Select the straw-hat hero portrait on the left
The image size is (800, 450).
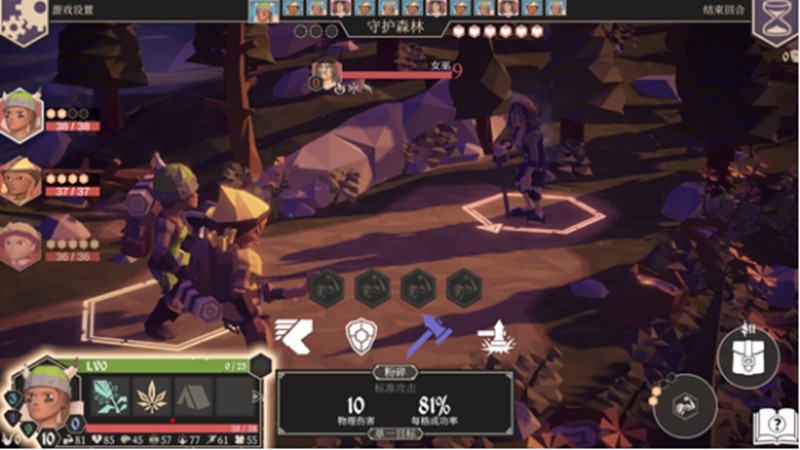click(x=22, y=178)
